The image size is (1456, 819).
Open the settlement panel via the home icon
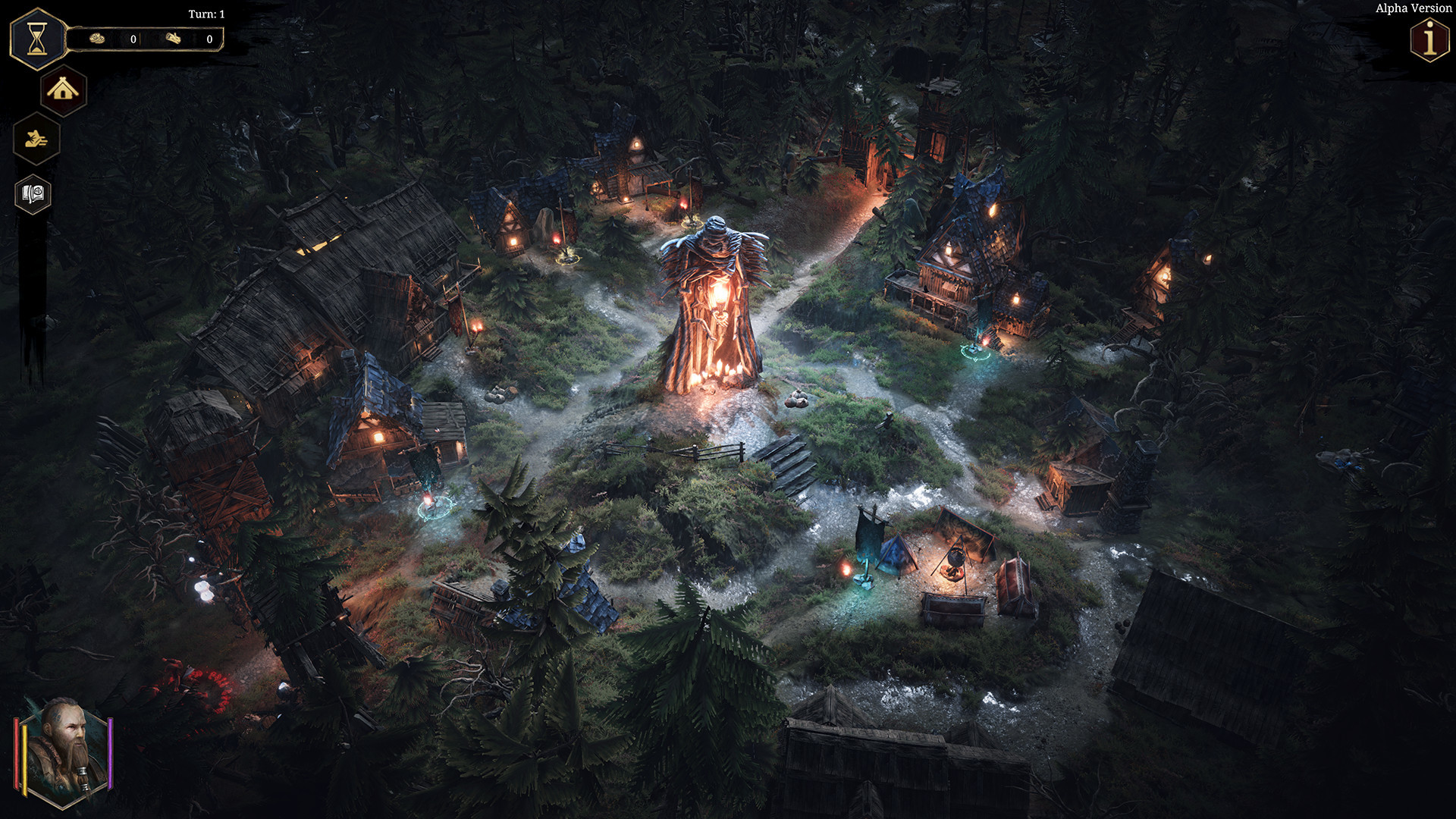[x=63, y=91]
